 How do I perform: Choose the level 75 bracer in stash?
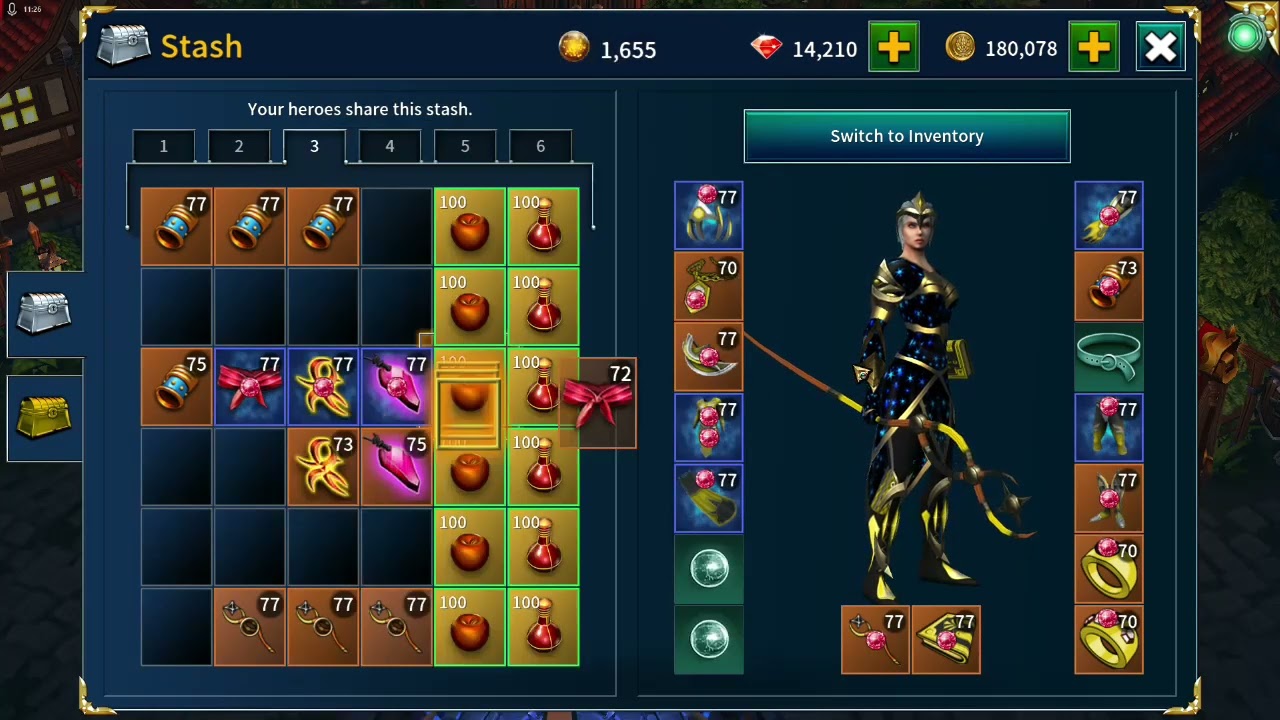[176, 387]
